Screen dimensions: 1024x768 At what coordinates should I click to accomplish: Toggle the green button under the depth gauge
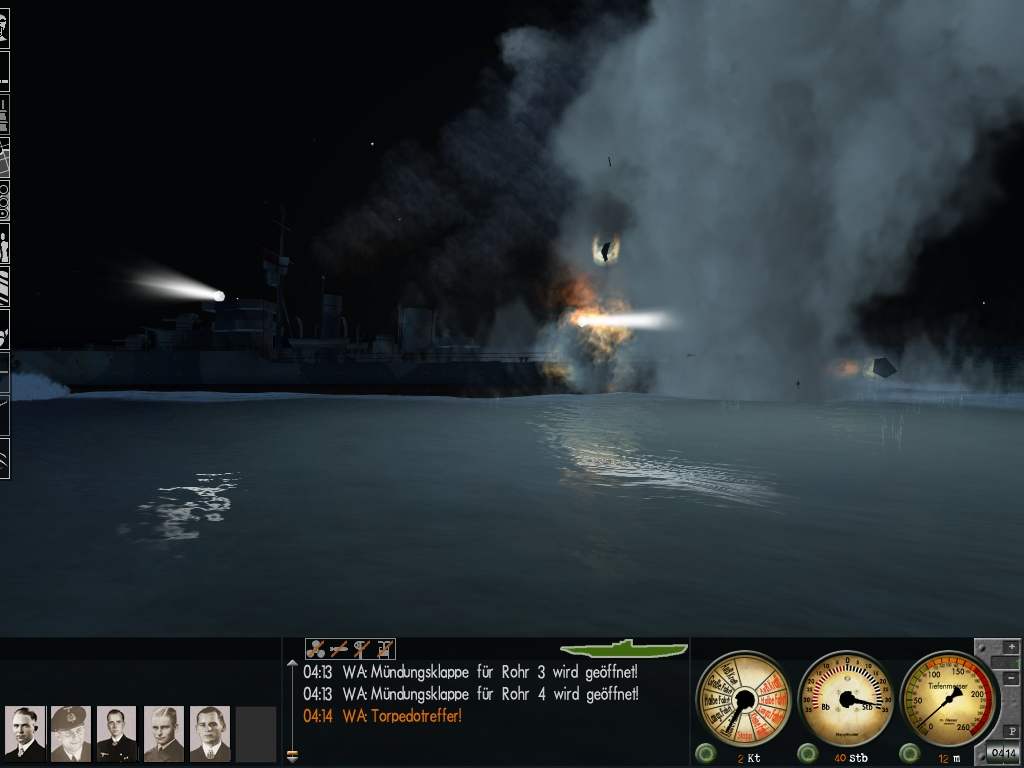(x=909, y=753)
